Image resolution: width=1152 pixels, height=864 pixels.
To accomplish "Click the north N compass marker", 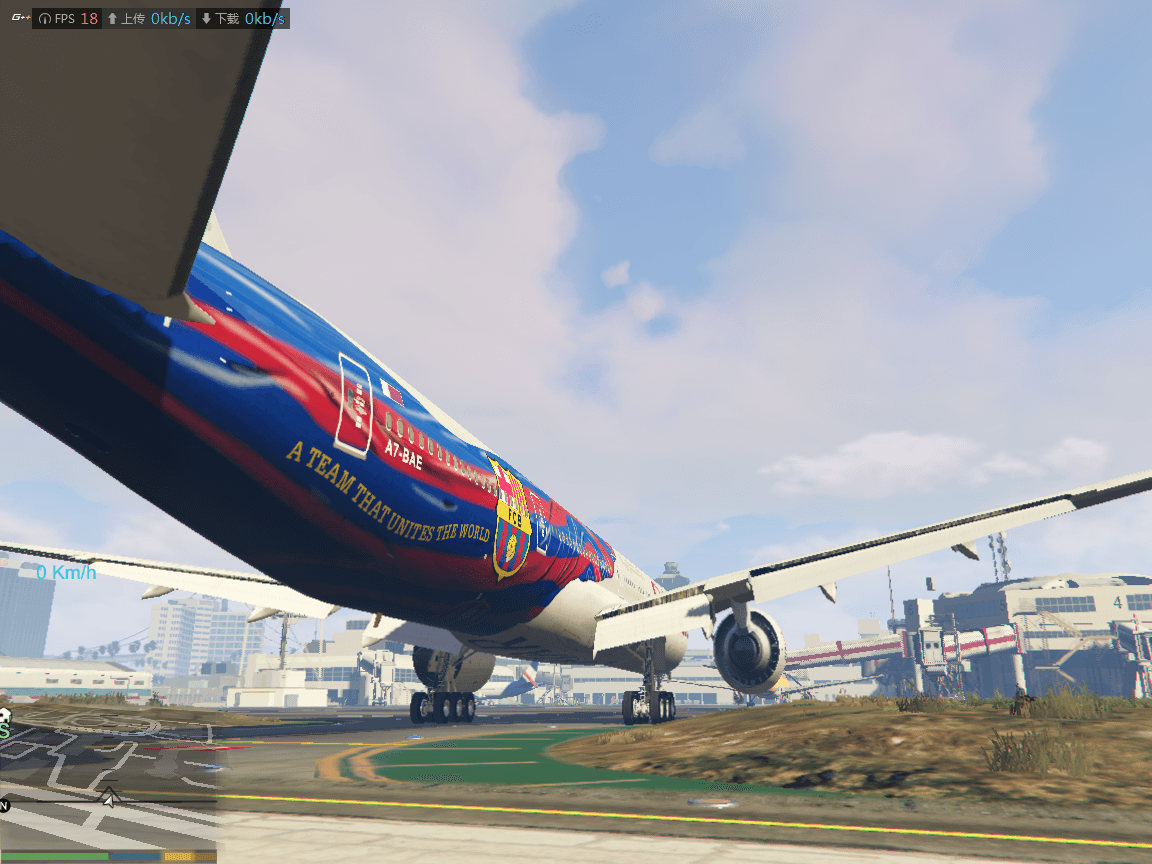I will (4, 805).
